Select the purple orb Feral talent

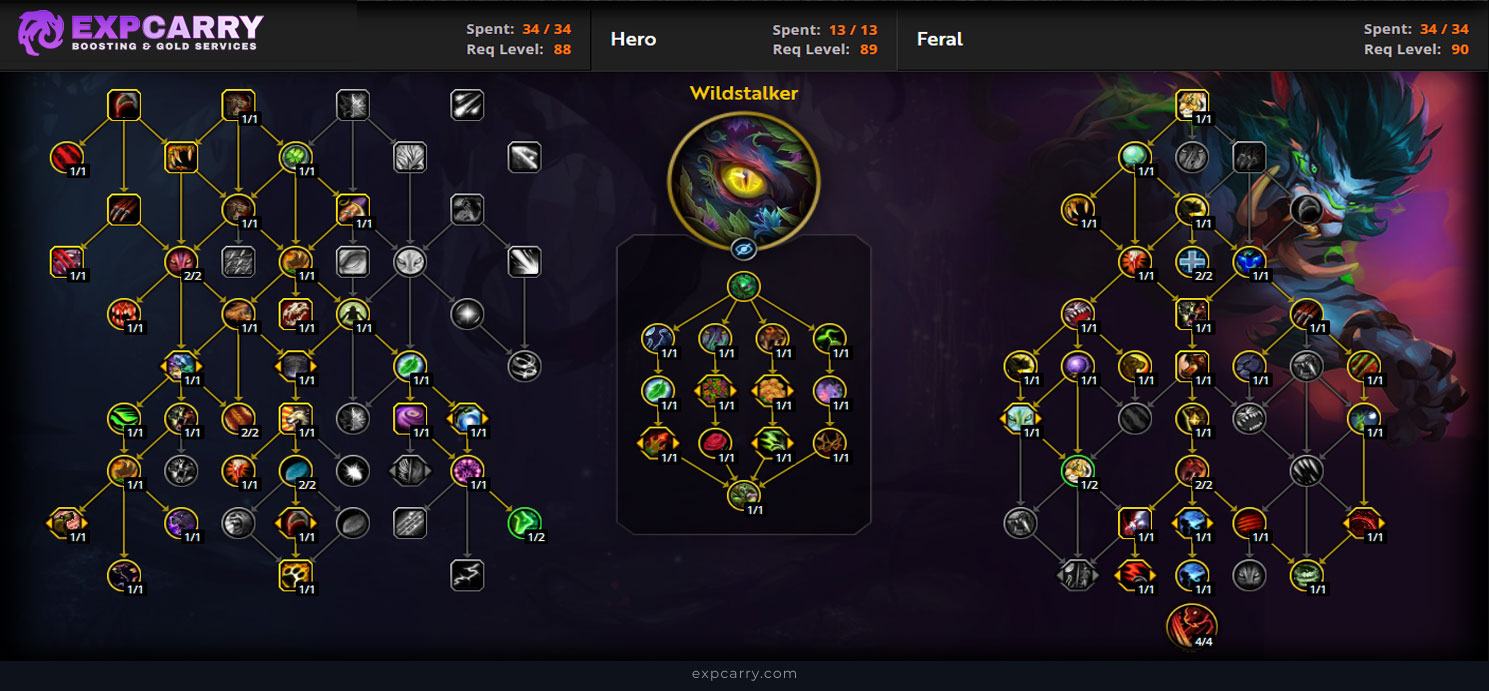point(1077,366)
